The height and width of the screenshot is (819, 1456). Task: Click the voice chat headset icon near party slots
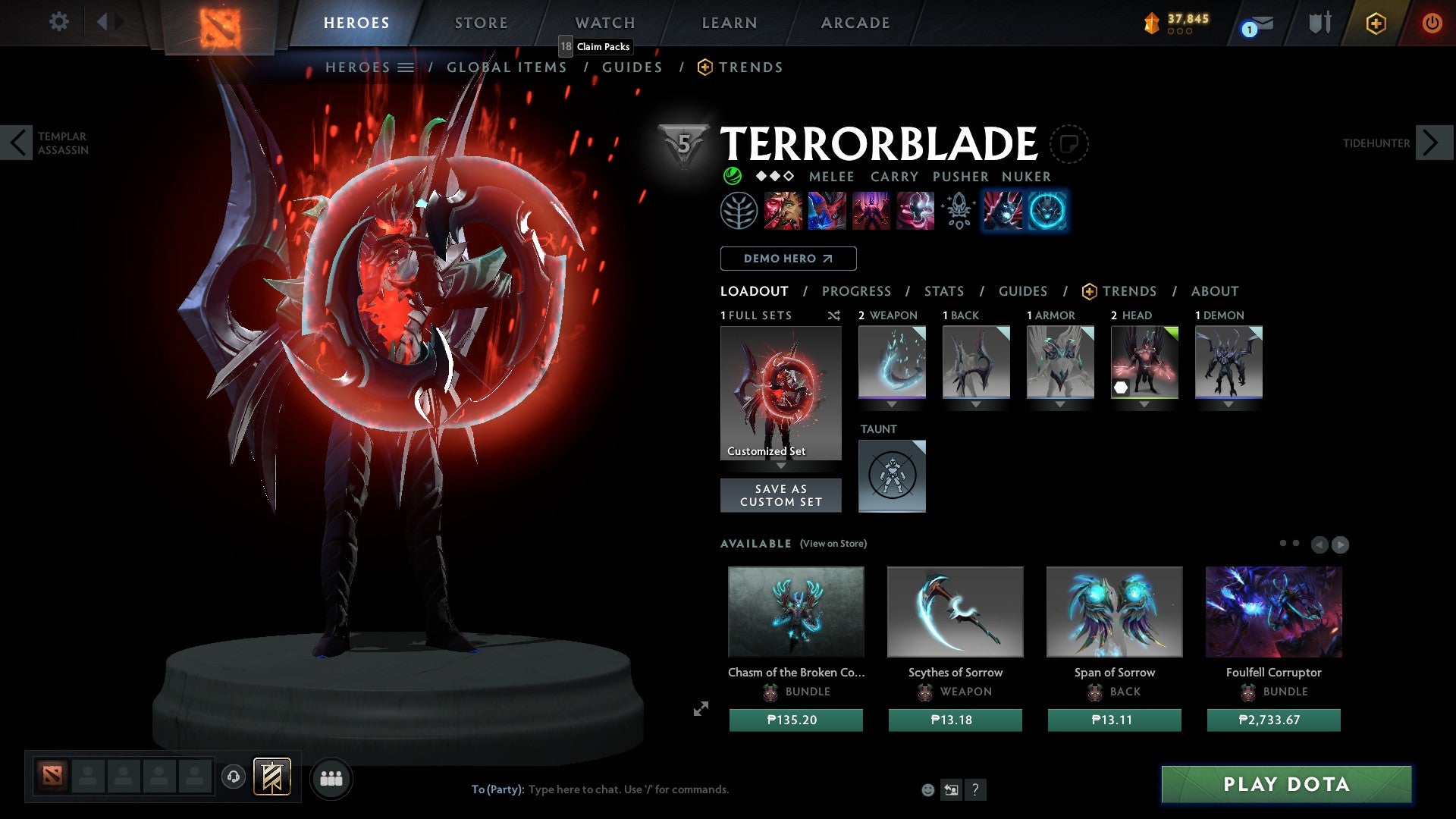click(233, 778)
